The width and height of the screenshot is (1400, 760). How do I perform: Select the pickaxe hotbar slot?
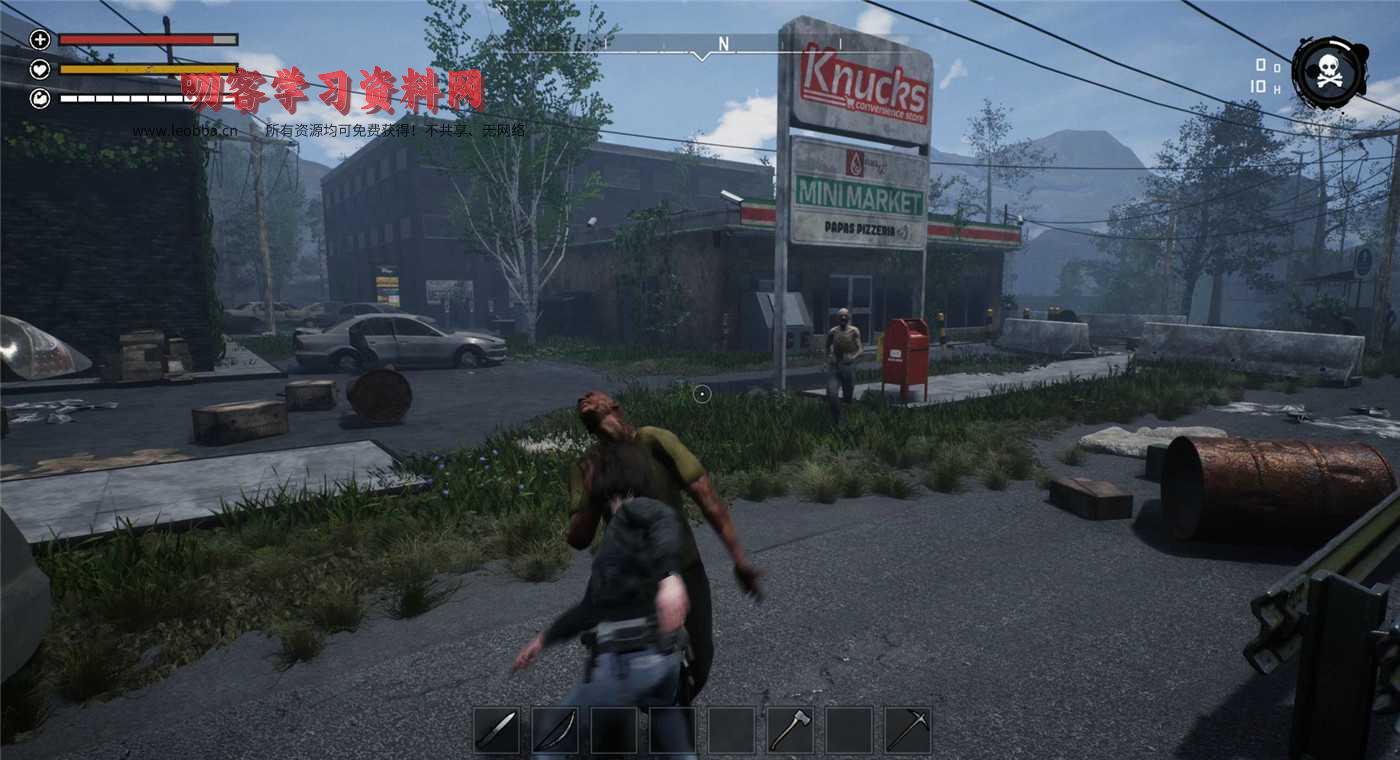tap(907, 730)
